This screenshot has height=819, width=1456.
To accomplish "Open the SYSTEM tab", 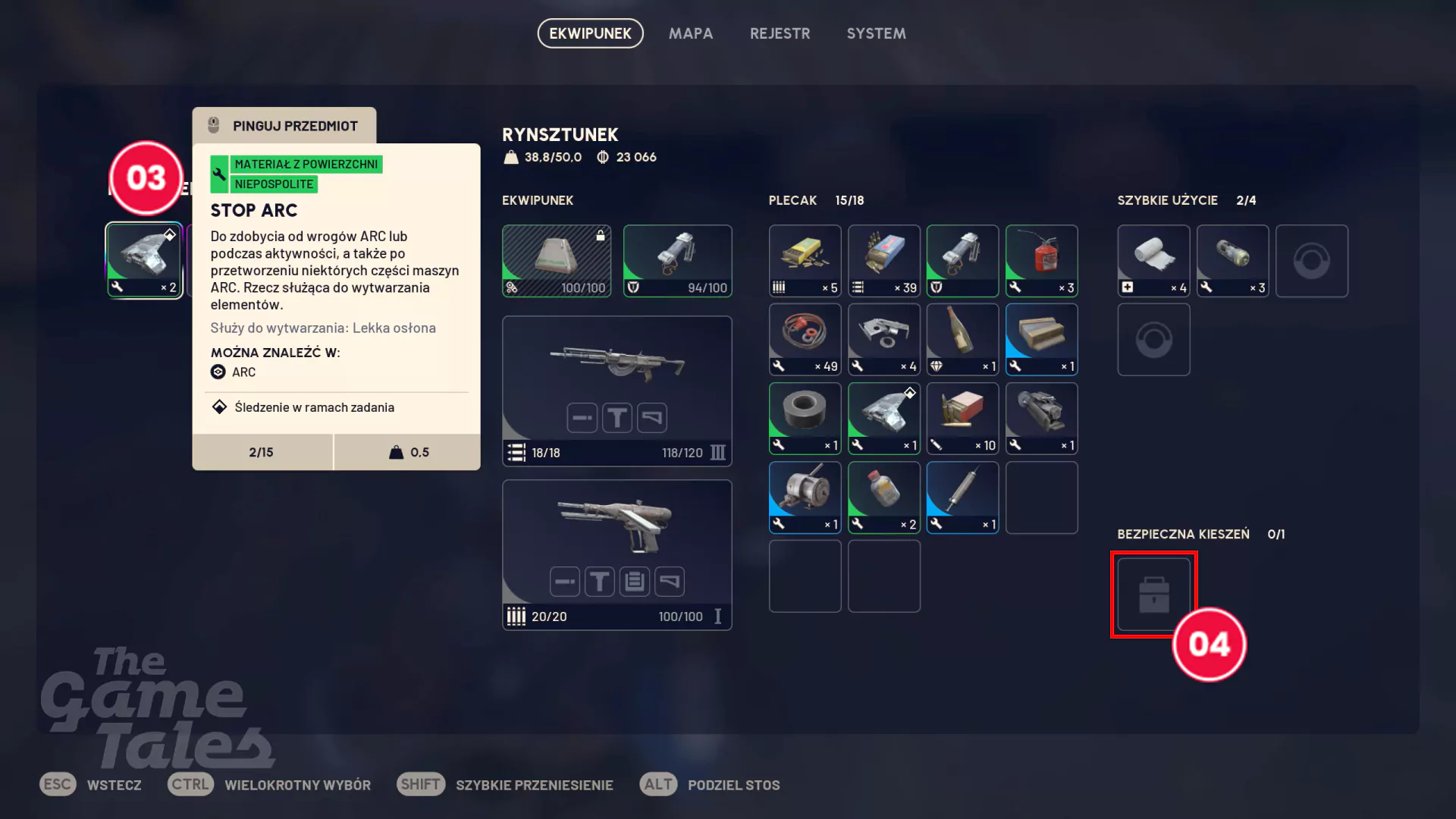I will tap(876, 33).
